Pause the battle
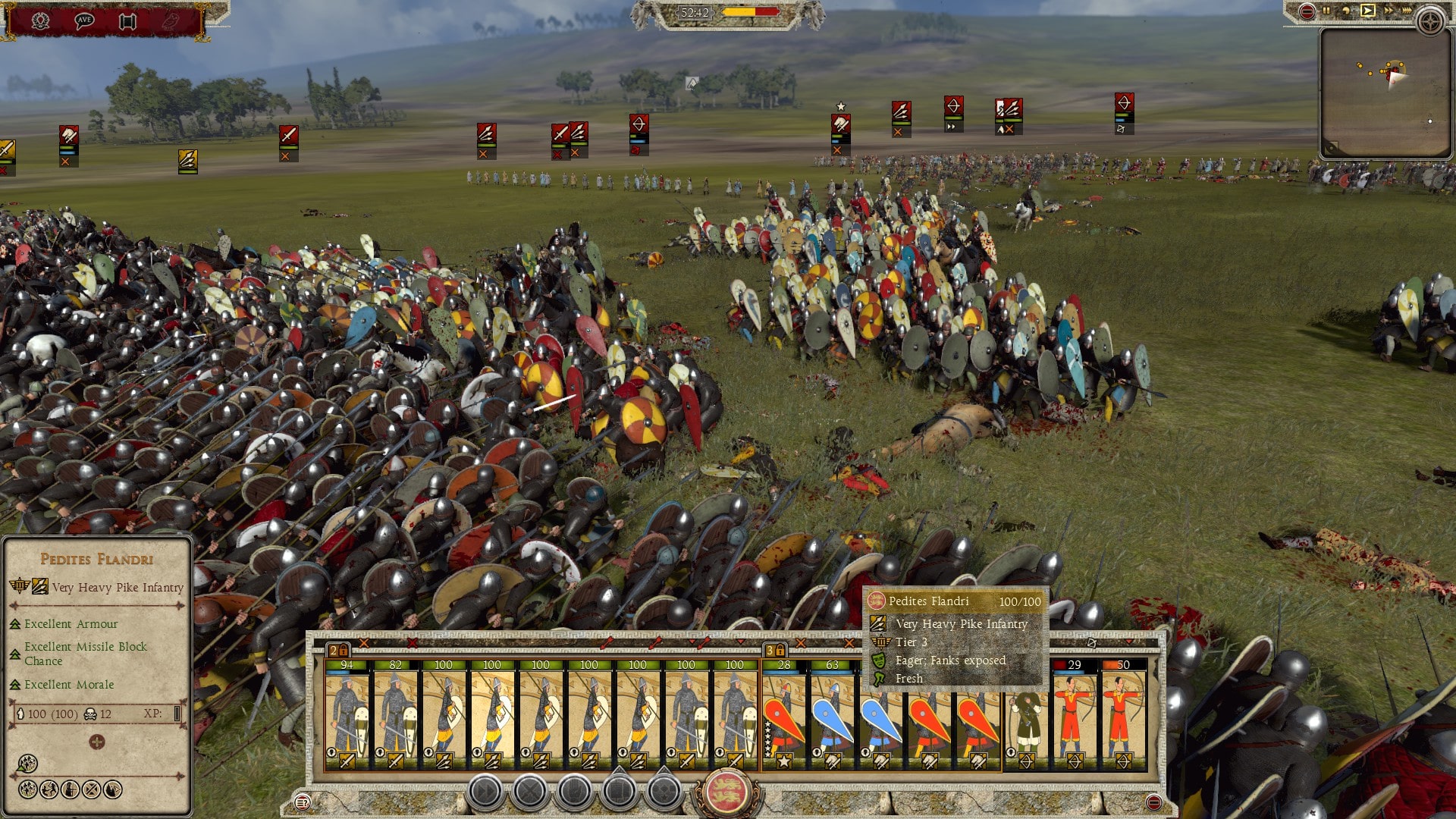 click(1326, 11)
